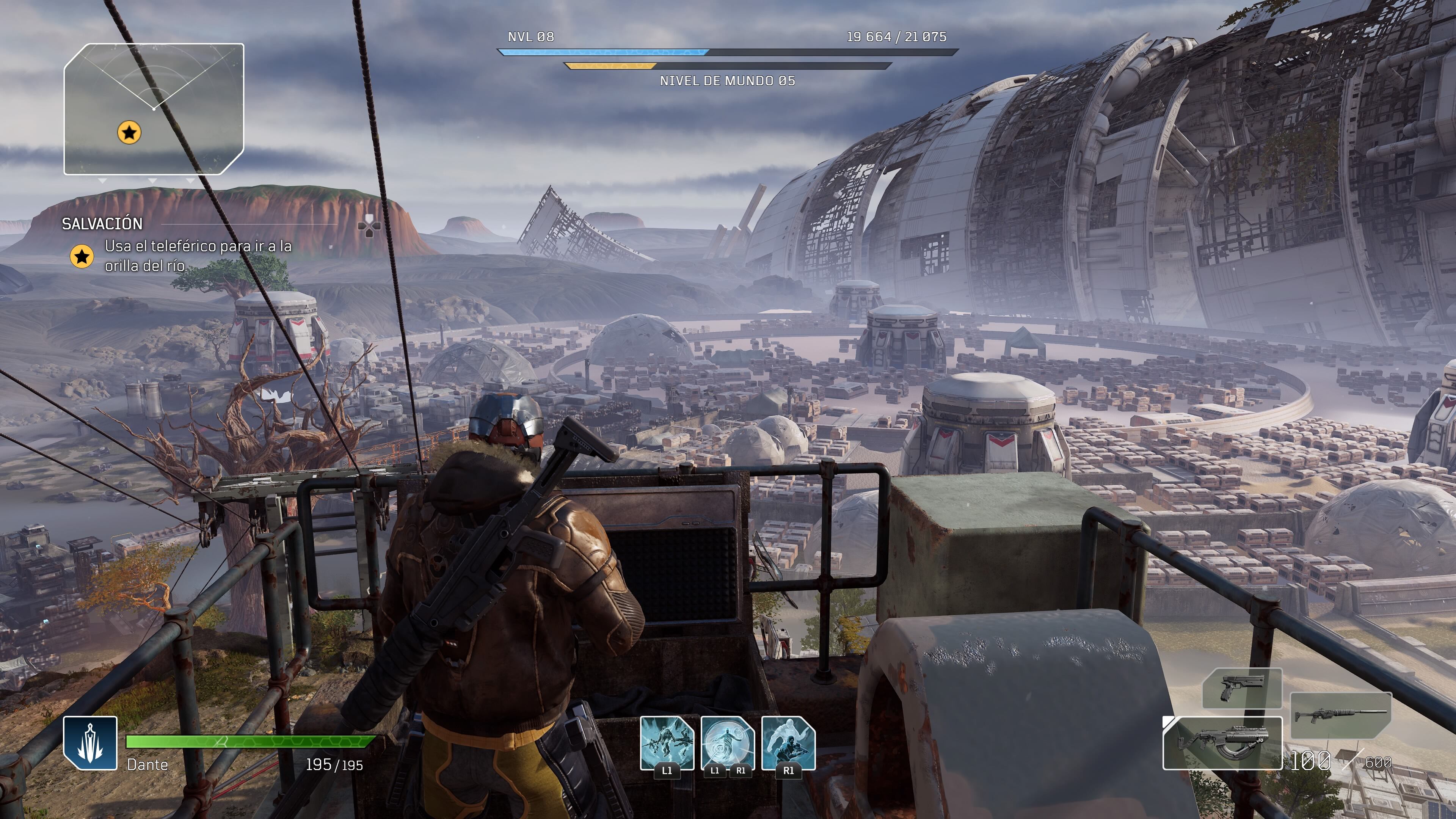The image size is (1456, 819).
Task: Click the Trickster class emblem beside Dante
Action: tap(91, 743)
